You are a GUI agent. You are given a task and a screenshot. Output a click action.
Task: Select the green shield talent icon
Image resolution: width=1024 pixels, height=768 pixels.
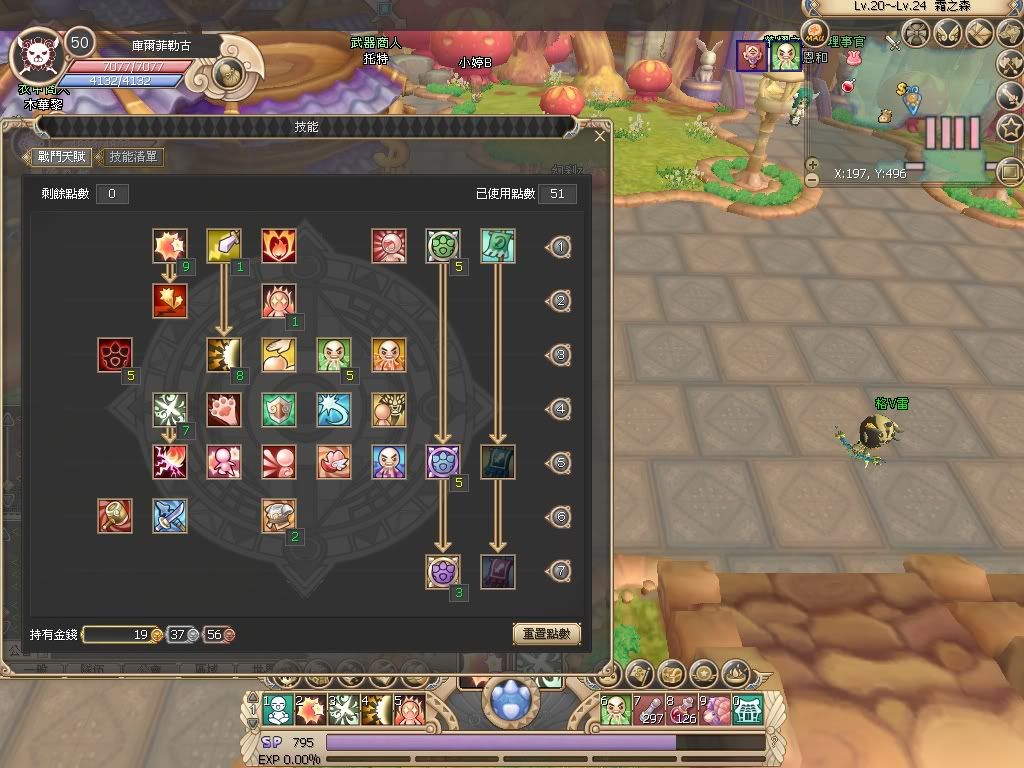point(278,409)
